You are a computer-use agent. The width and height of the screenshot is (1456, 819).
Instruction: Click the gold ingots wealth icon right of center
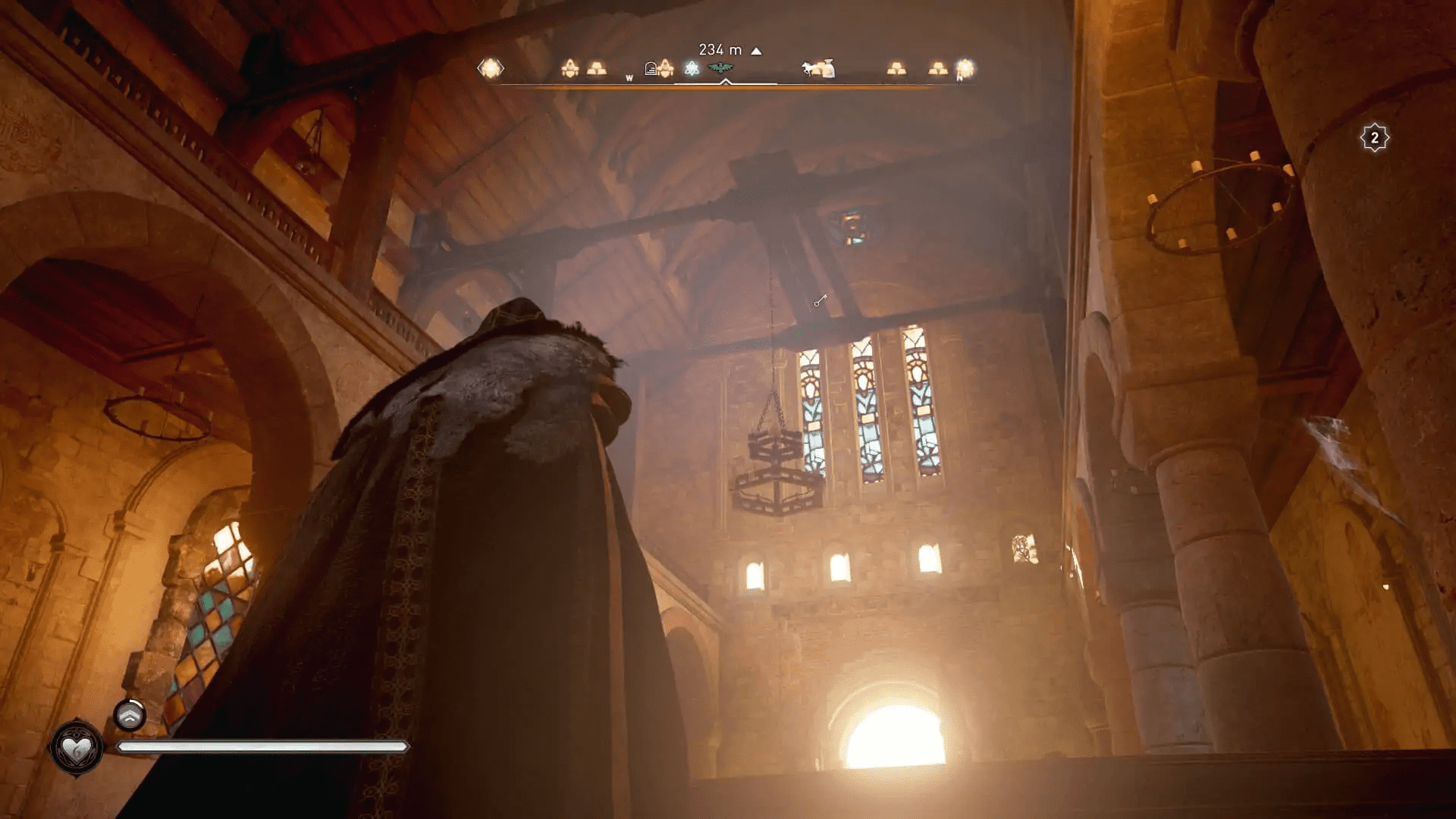point(897,67)
